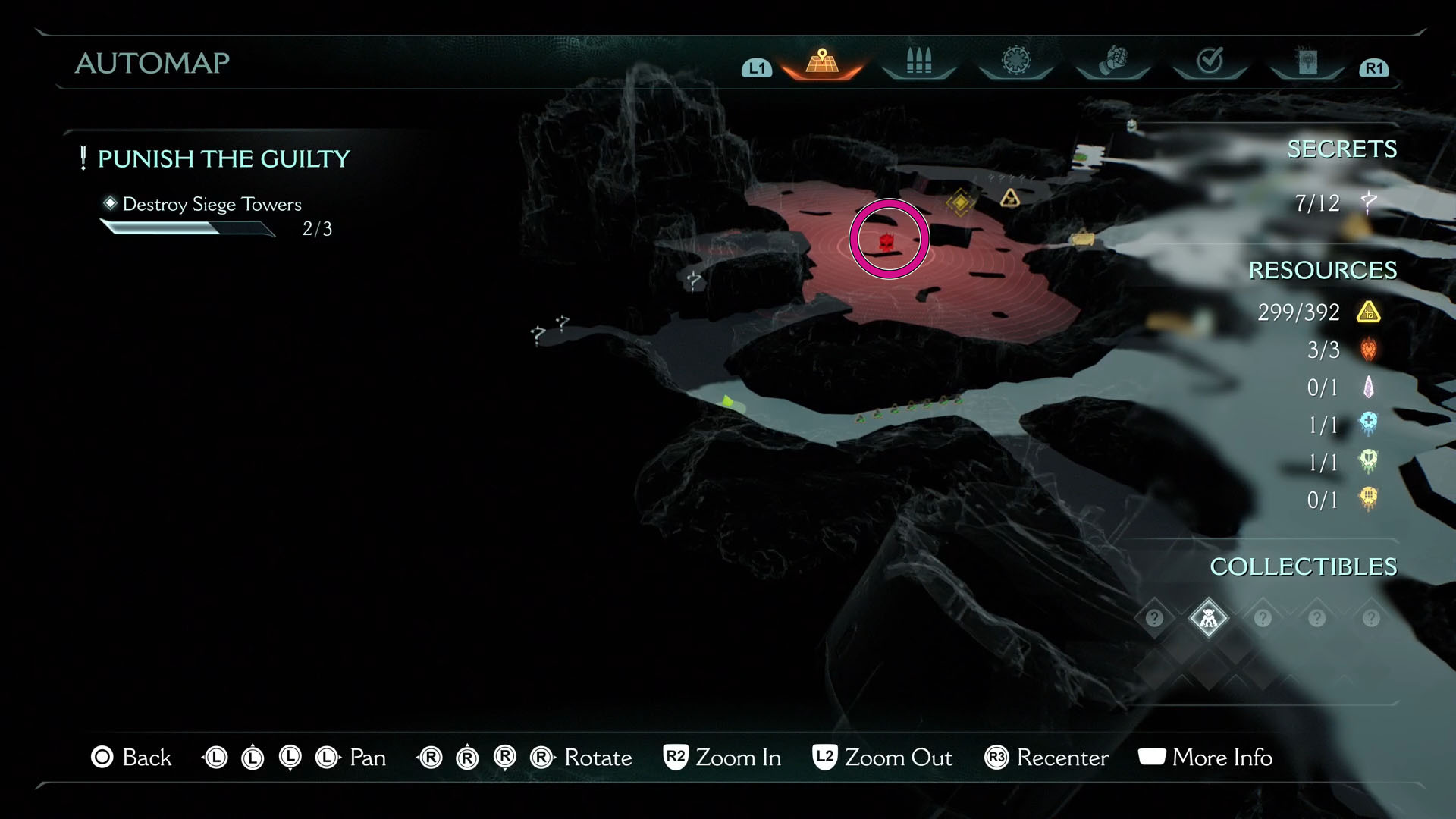Select the unlocked toy collectible diamond
The image size is (1456, 819).
pyautogui.click(x=1209, y=618)
